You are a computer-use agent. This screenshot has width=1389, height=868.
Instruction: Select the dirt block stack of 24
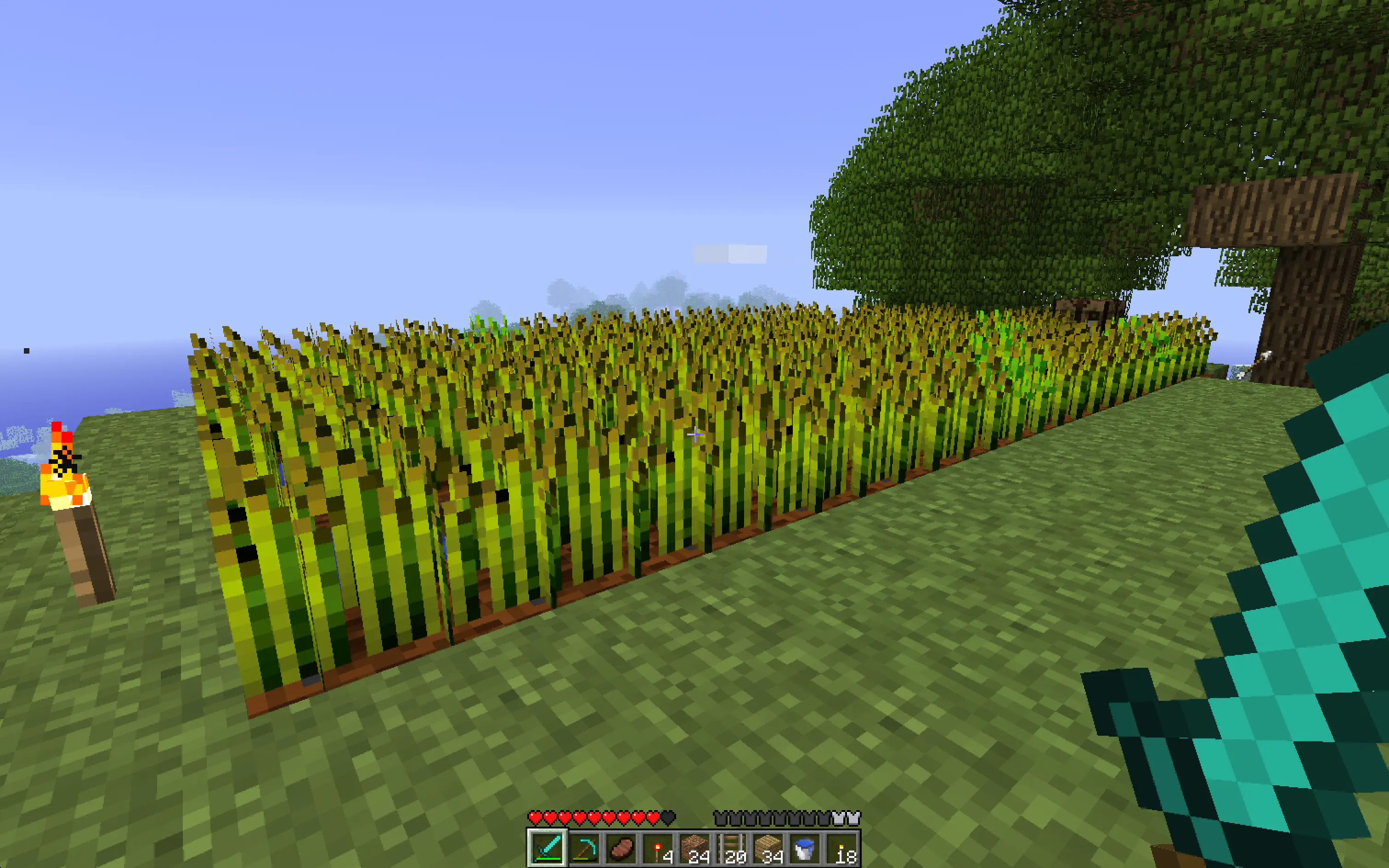695,848
